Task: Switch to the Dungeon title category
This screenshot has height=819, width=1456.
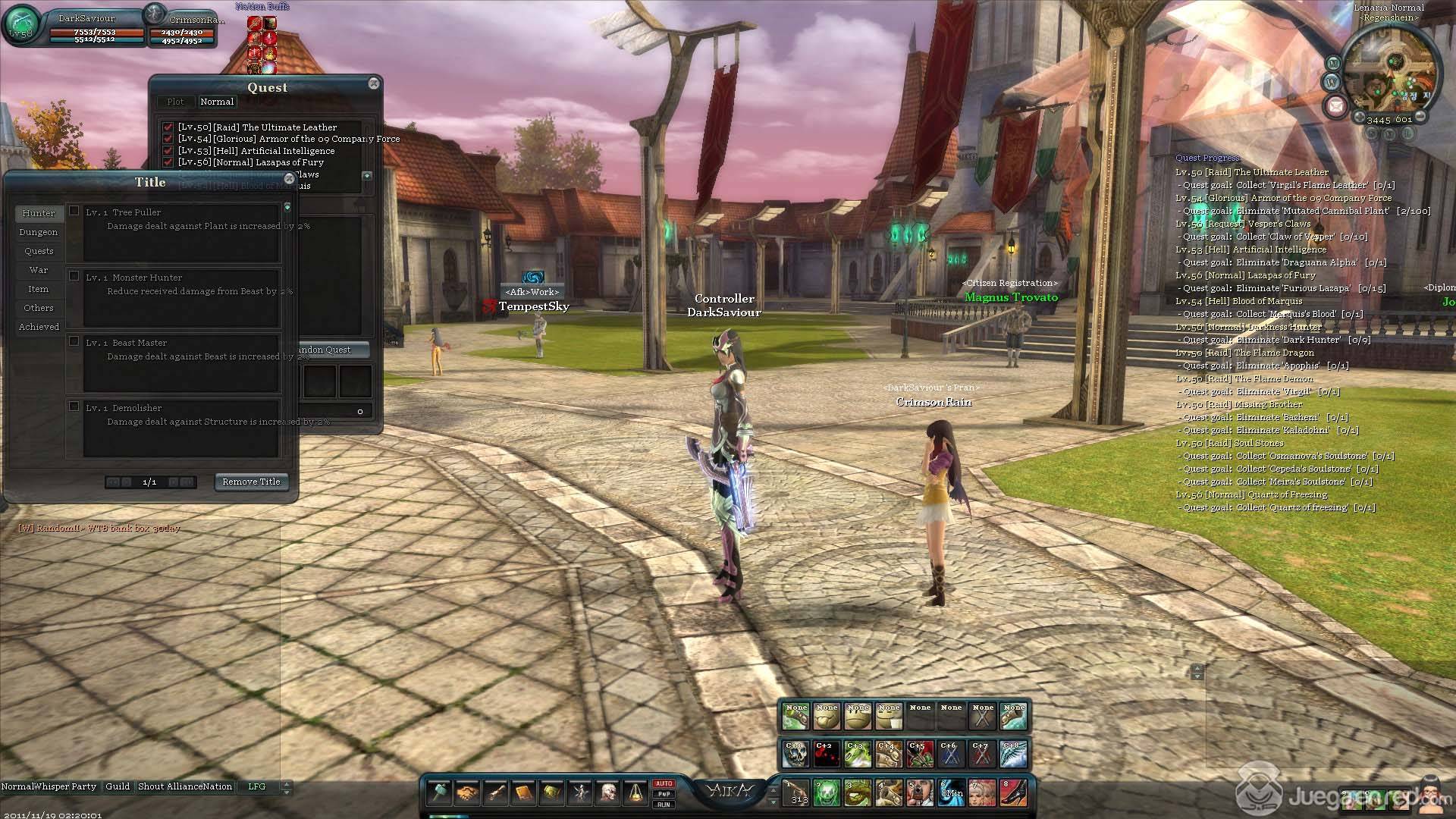Action: tap(39, 232)
